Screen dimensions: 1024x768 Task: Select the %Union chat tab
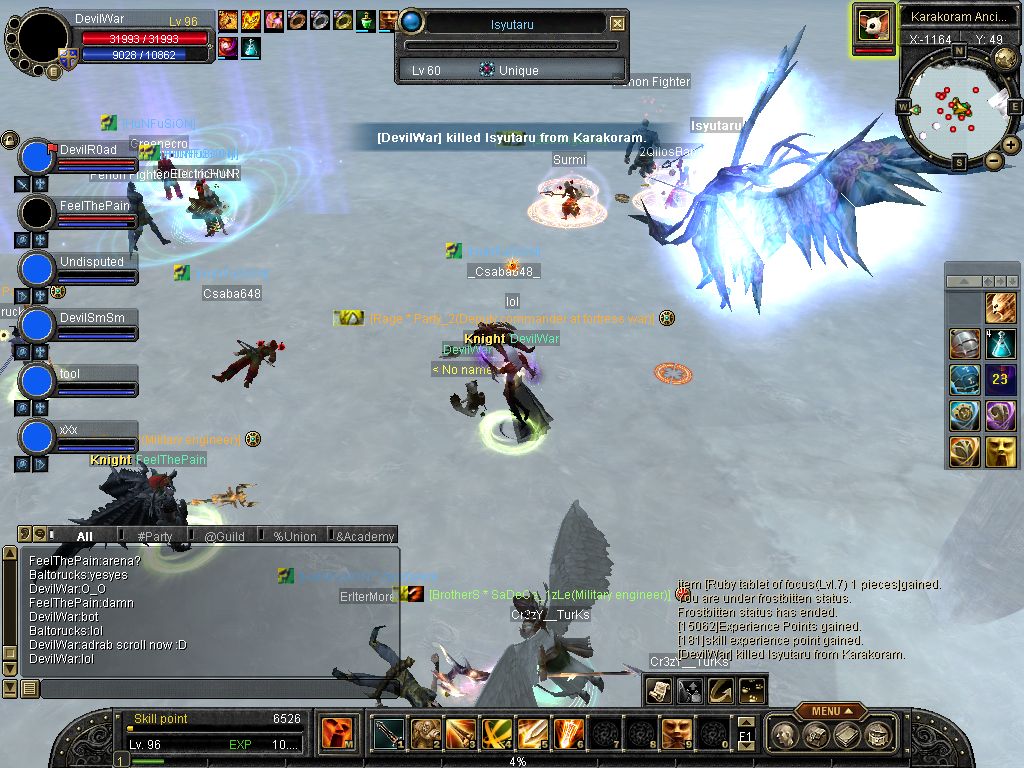coord(294,537)
